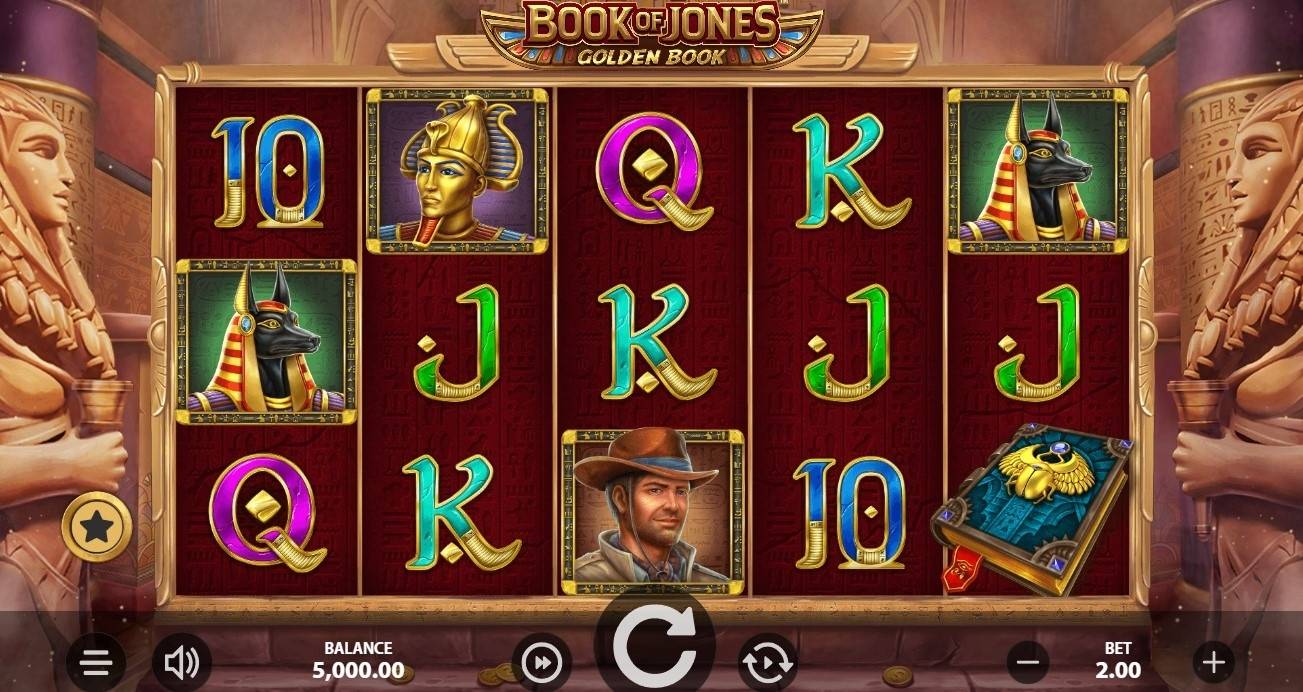Increase the bet with the plus button
This screenshot has width=1303, height=692.
coord(1213,661)
